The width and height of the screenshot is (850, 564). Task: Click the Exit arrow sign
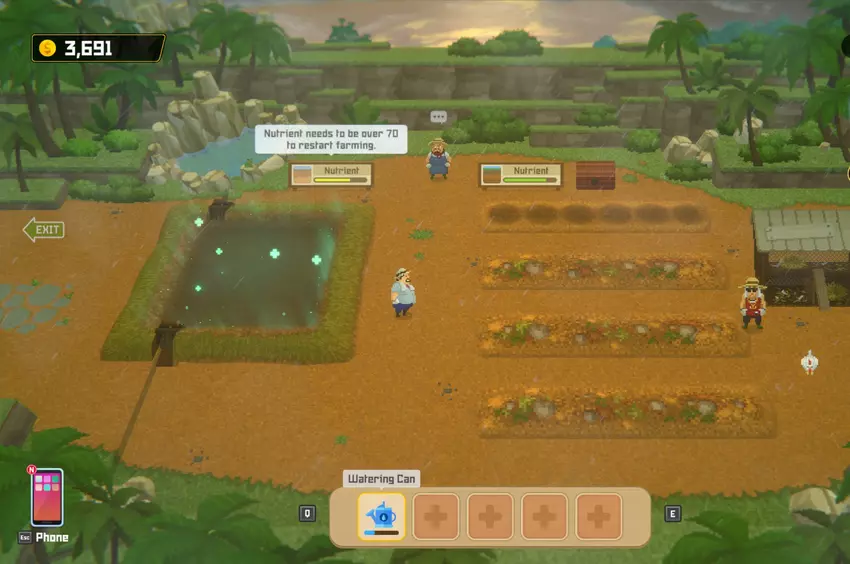pyautogui.click(x=44, y=231)
